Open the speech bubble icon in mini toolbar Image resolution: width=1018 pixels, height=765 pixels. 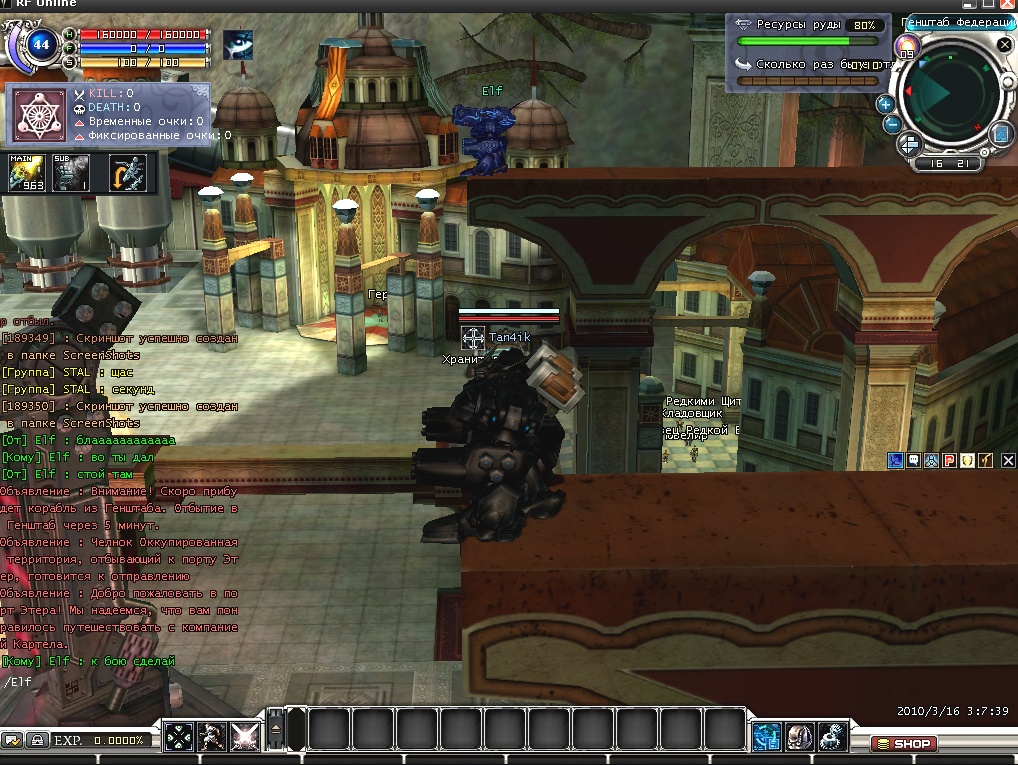click(913, 460)
